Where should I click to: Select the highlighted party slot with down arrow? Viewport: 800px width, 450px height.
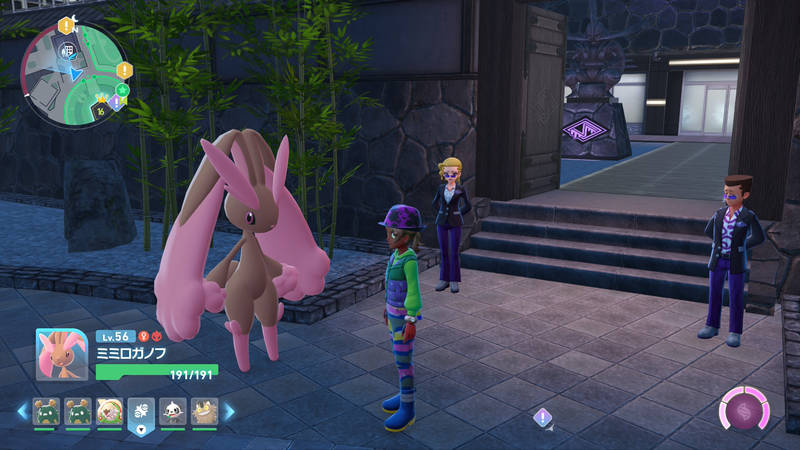(141, 412)
